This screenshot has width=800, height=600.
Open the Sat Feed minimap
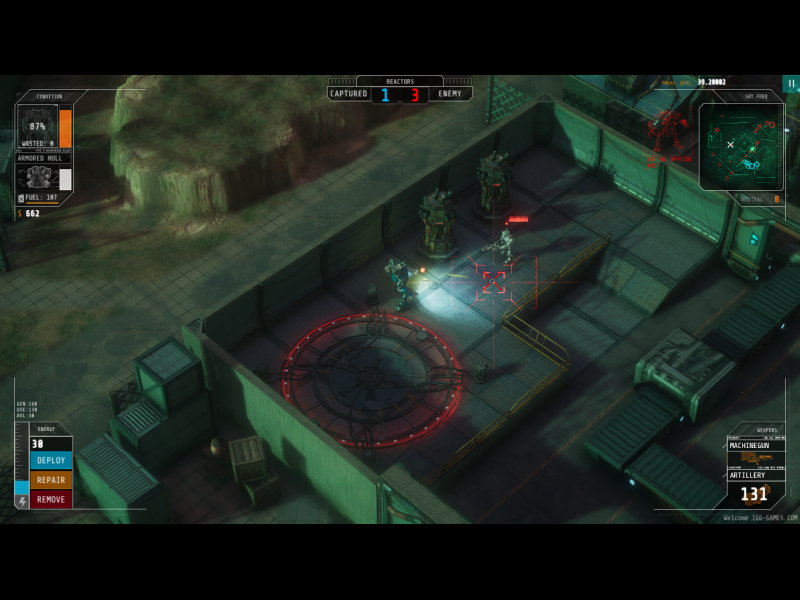[x=741, y=147]
